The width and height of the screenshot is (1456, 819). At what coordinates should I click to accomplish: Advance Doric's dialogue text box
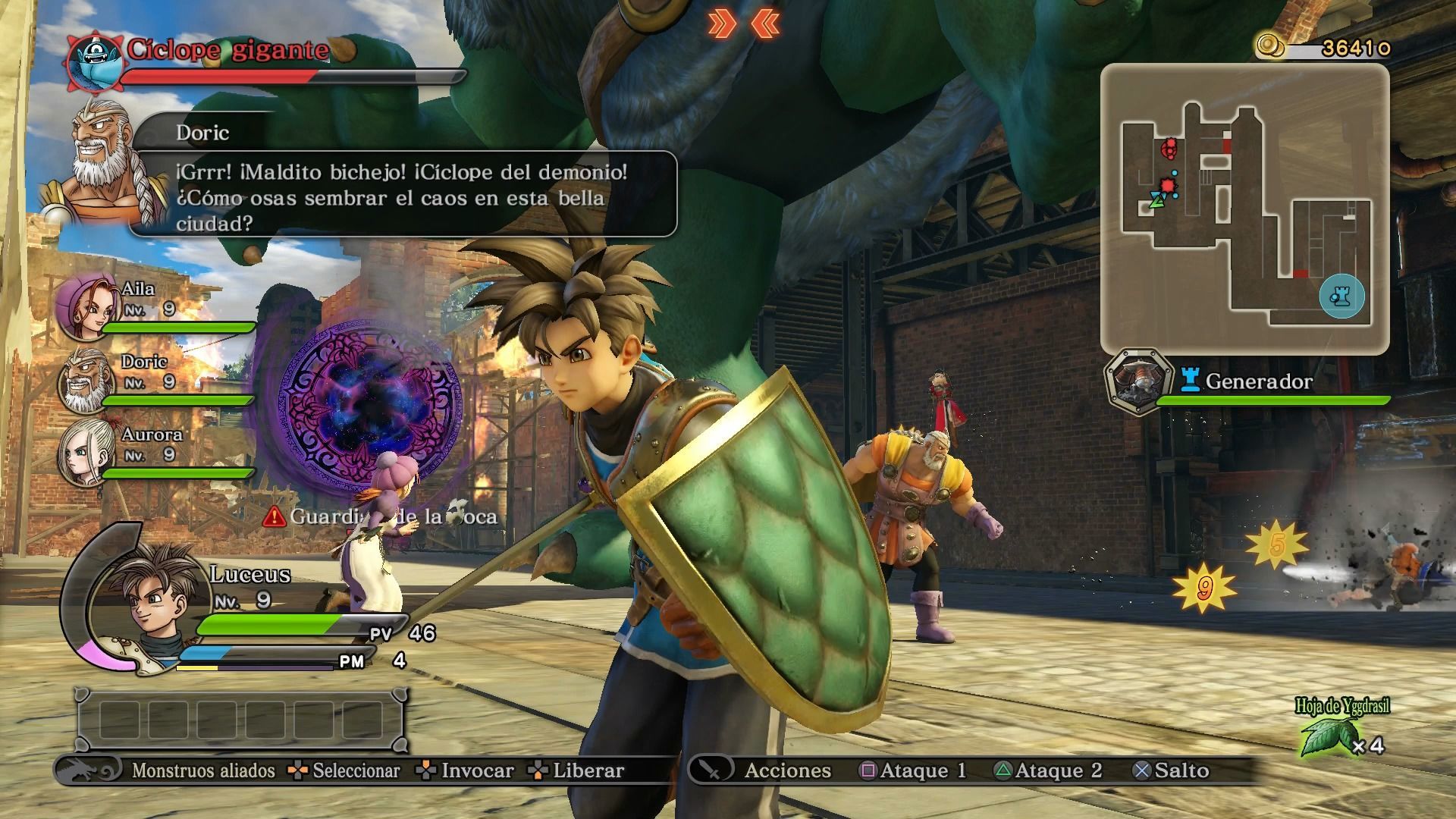click(x=402, y=197)
